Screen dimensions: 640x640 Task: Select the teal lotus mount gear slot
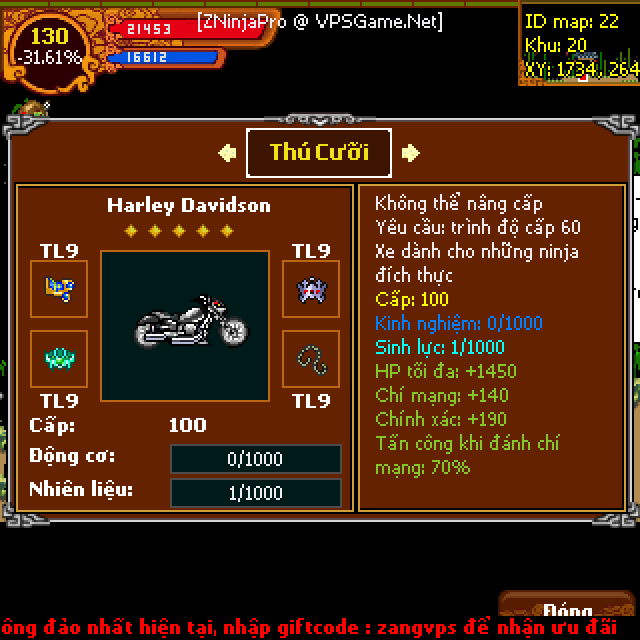coord(59,358)
